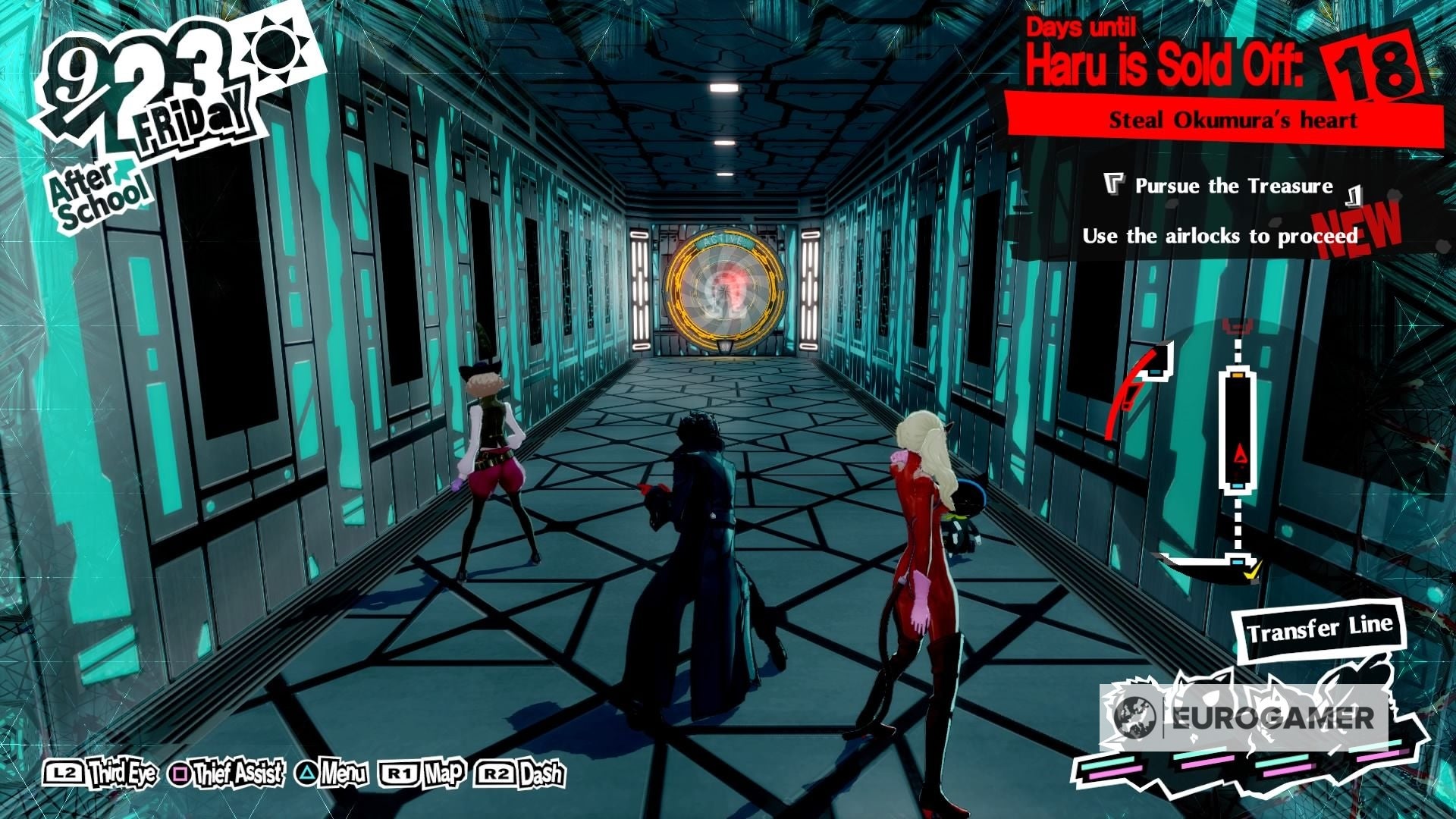Click the Steal Okumura's heart objective text
1456x819 pixels.
coord(1234,119)
